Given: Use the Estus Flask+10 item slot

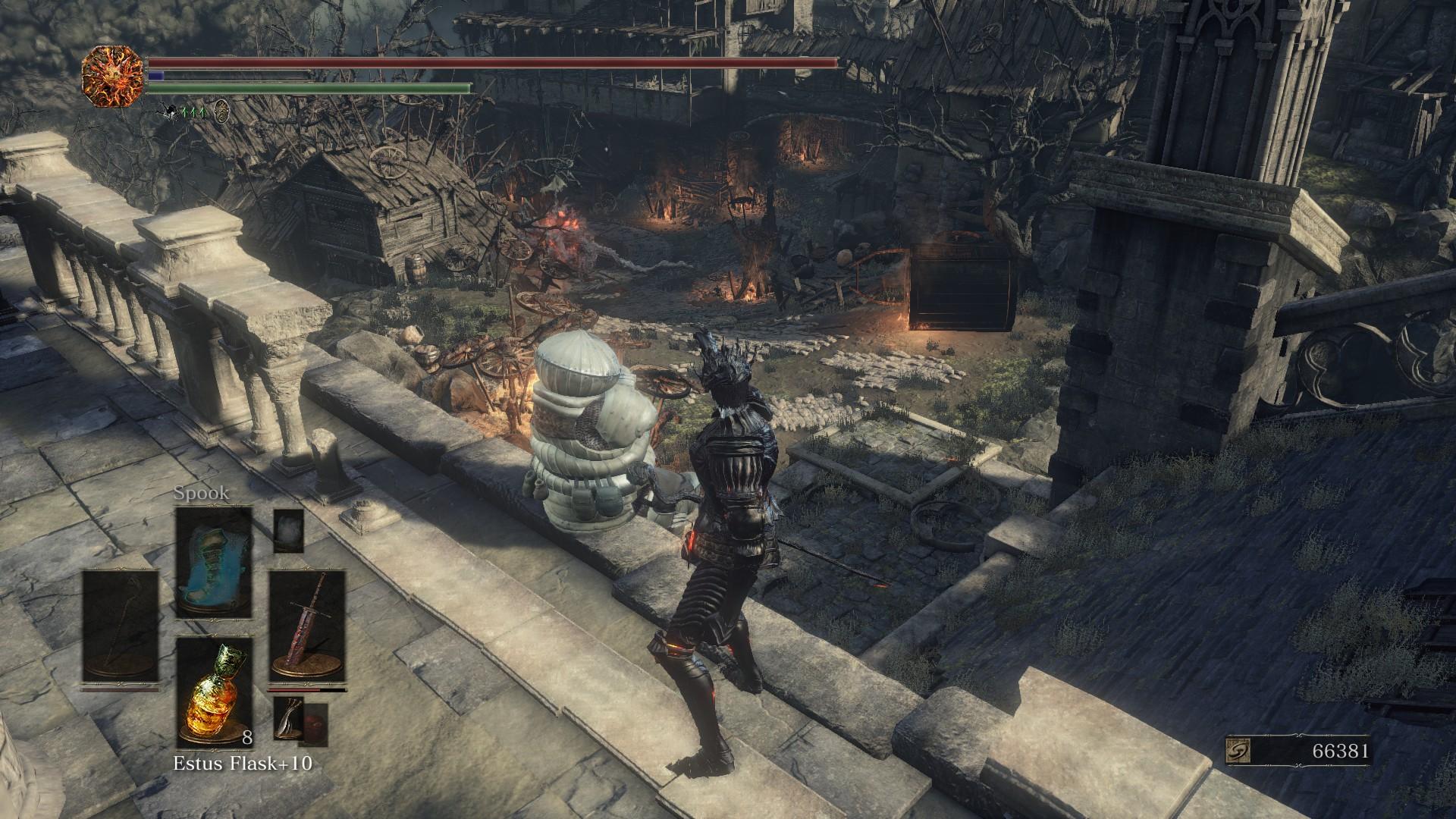Looking at the screenshot, I should pos(213,692).
